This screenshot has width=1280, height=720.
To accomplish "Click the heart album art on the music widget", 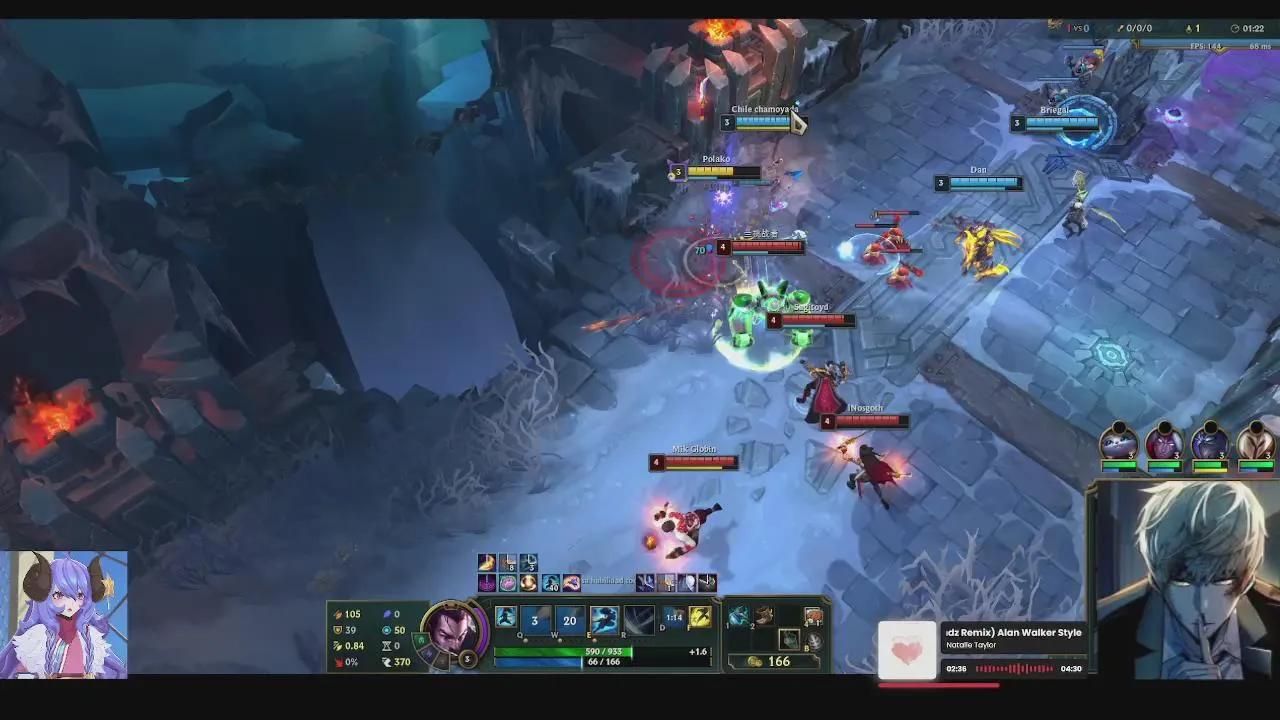I will [906, 650].
